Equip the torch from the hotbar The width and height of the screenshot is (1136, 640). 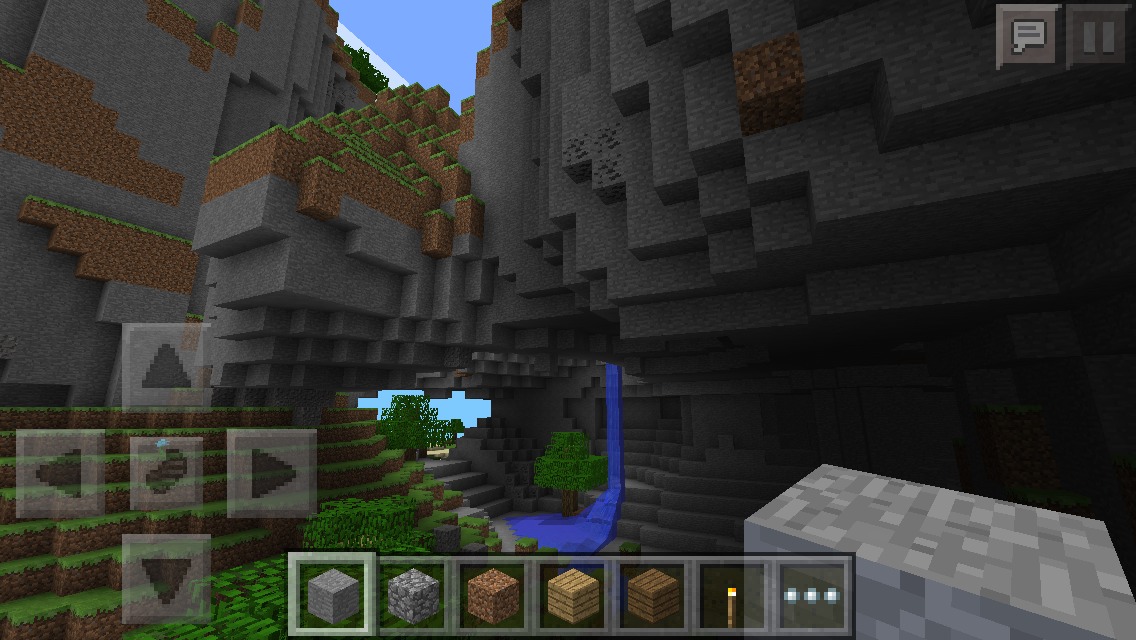(732, 595)
